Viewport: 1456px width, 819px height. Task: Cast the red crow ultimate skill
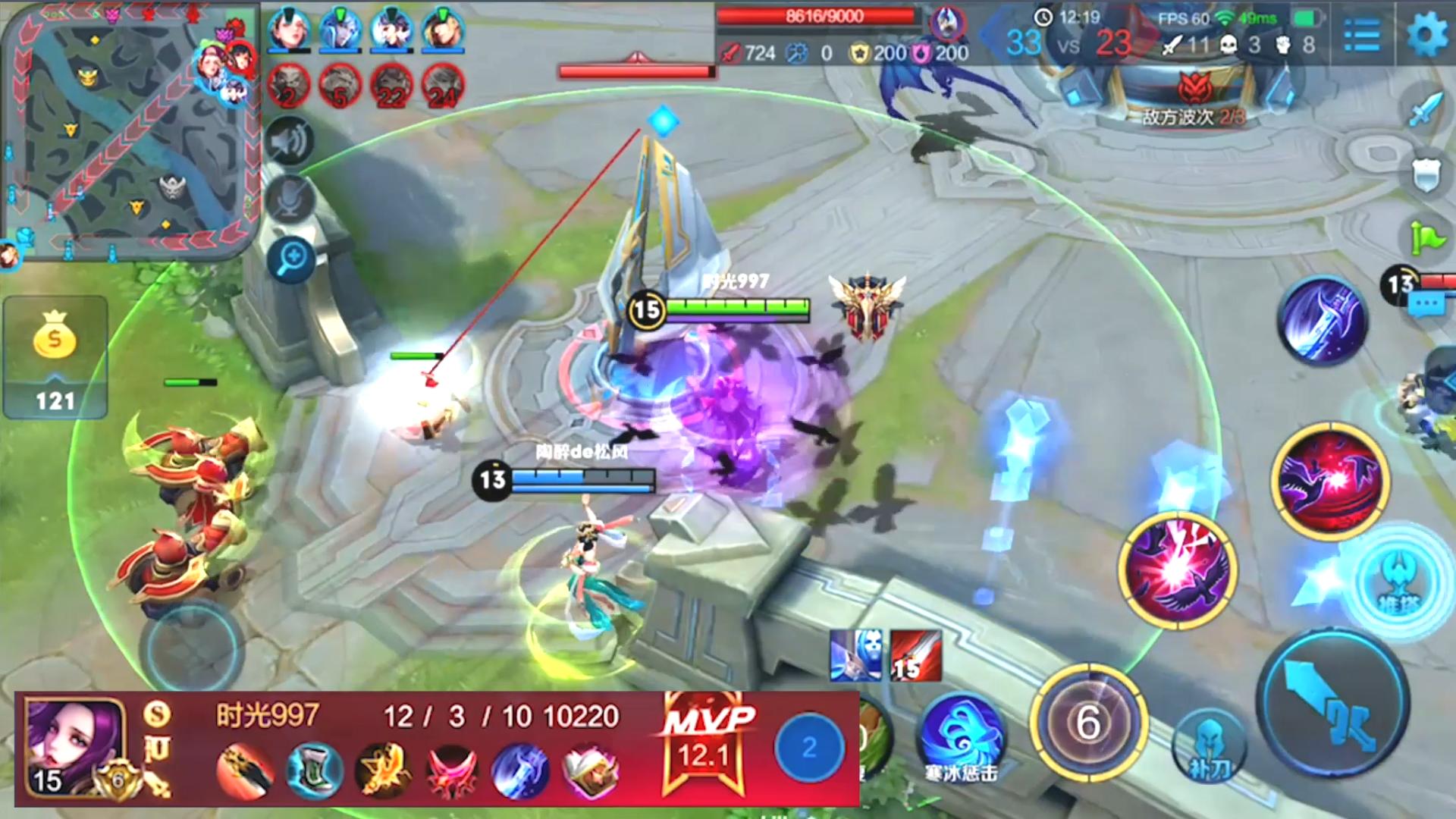pyautogui.click(x=1330, y=481)
